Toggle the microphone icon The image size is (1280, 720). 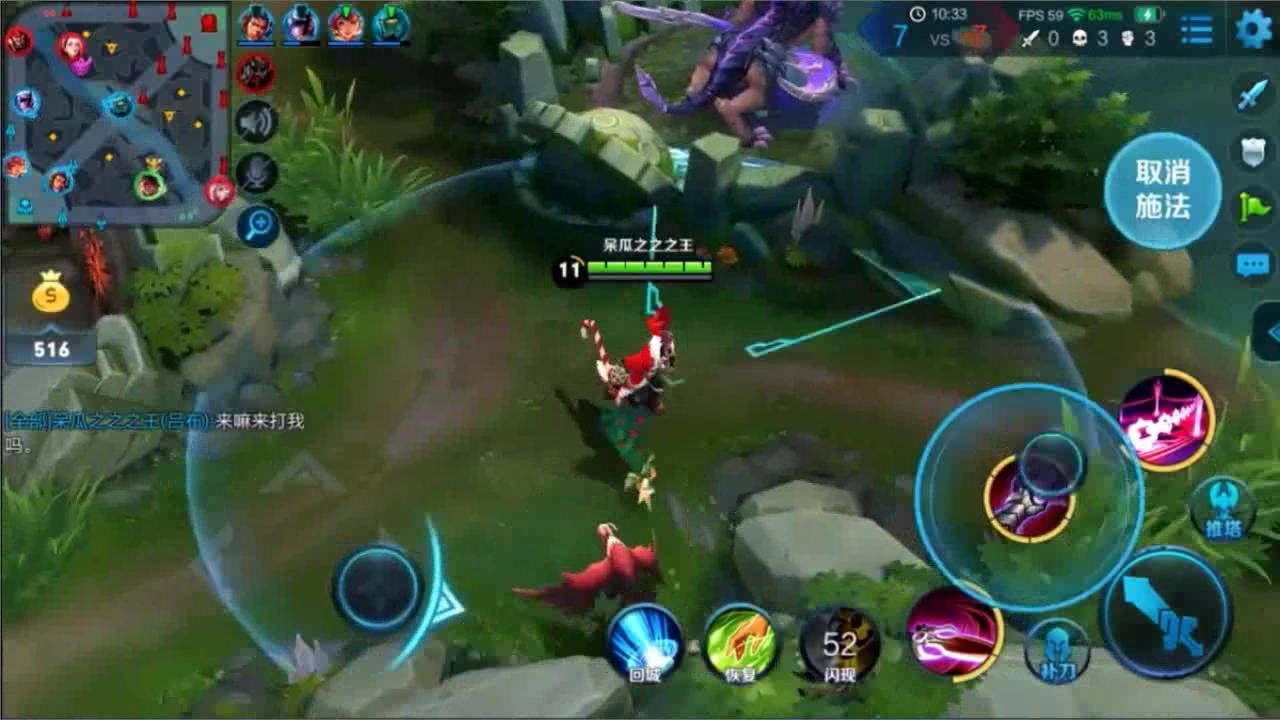click(x=256, y=173)
